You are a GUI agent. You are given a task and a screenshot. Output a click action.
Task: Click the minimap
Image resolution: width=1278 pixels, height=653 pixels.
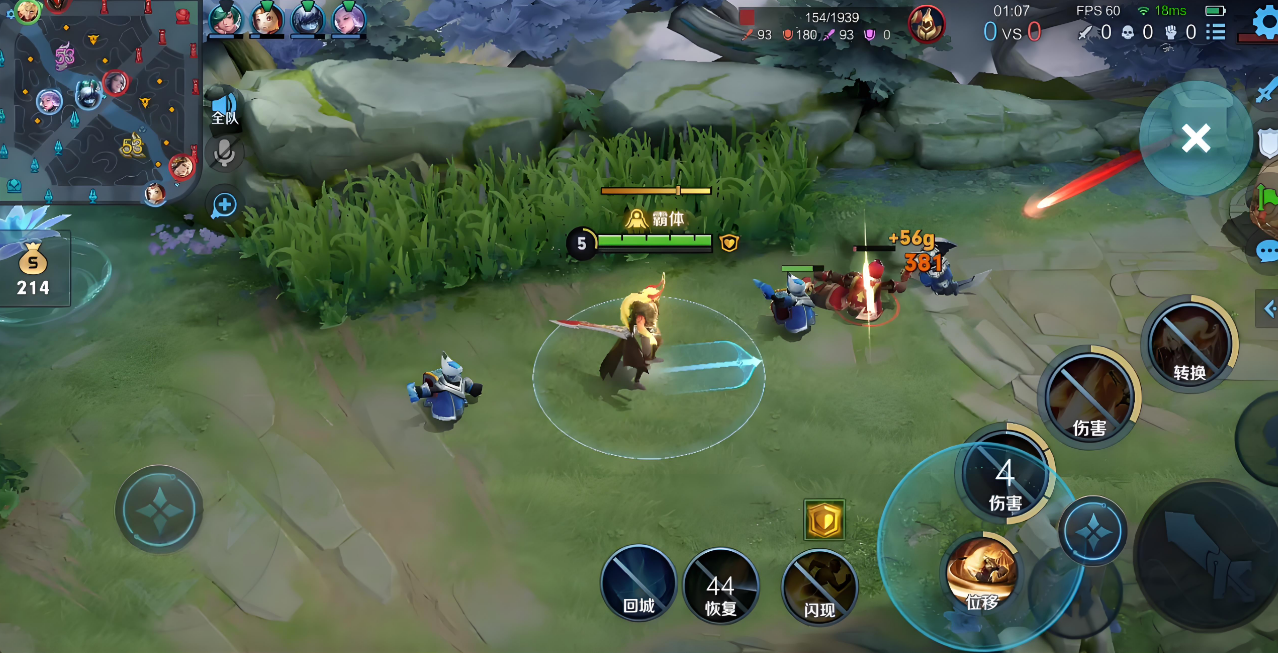pos(100,100)
